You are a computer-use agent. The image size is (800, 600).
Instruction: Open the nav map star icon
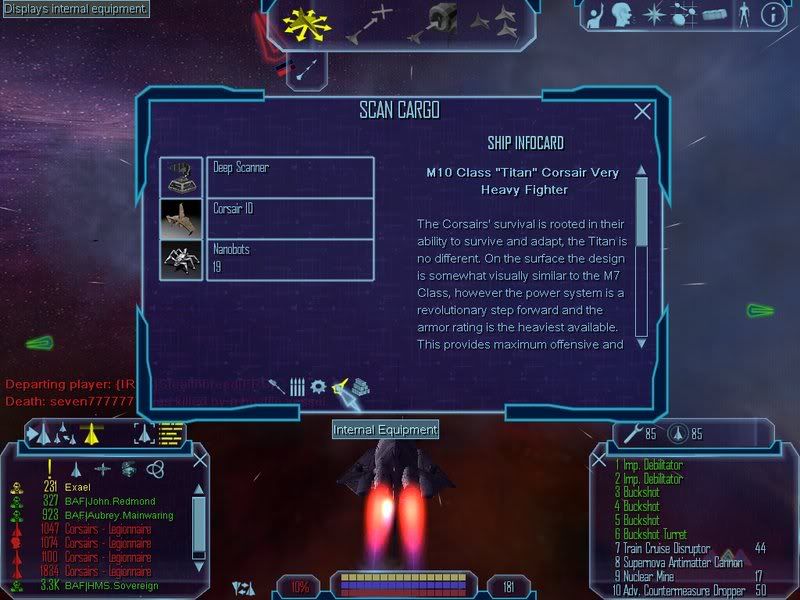pyautogui.click(x=654, y=15)
